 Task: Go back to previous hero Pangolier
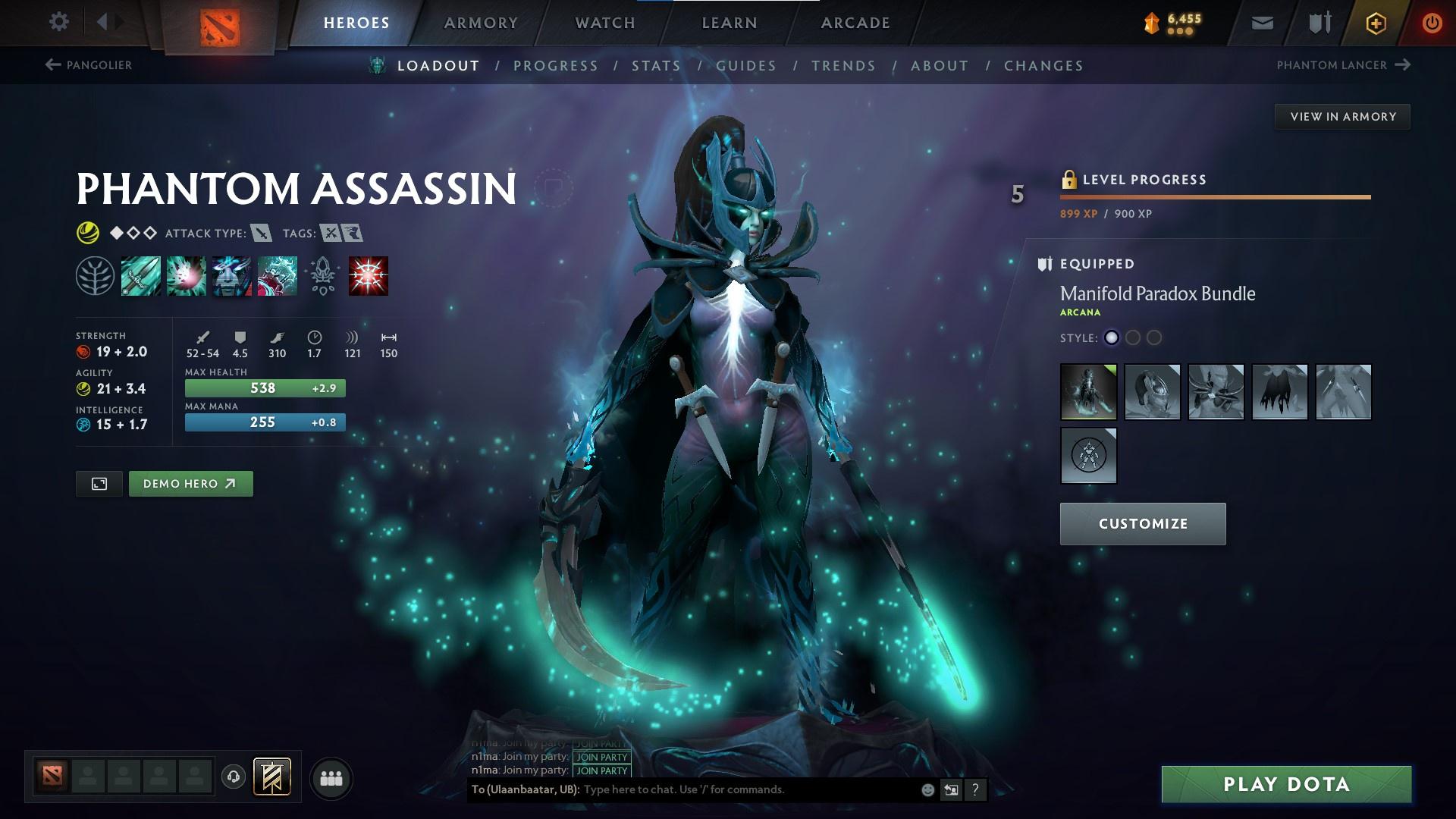89,65
